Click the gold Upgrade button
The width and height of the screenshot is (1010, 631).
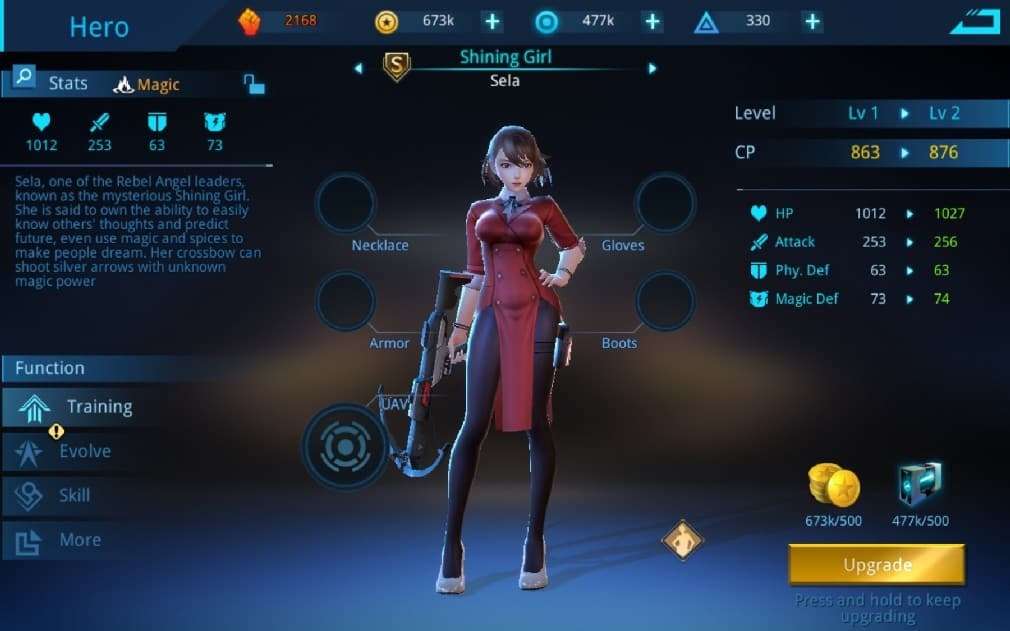[876, 565]
